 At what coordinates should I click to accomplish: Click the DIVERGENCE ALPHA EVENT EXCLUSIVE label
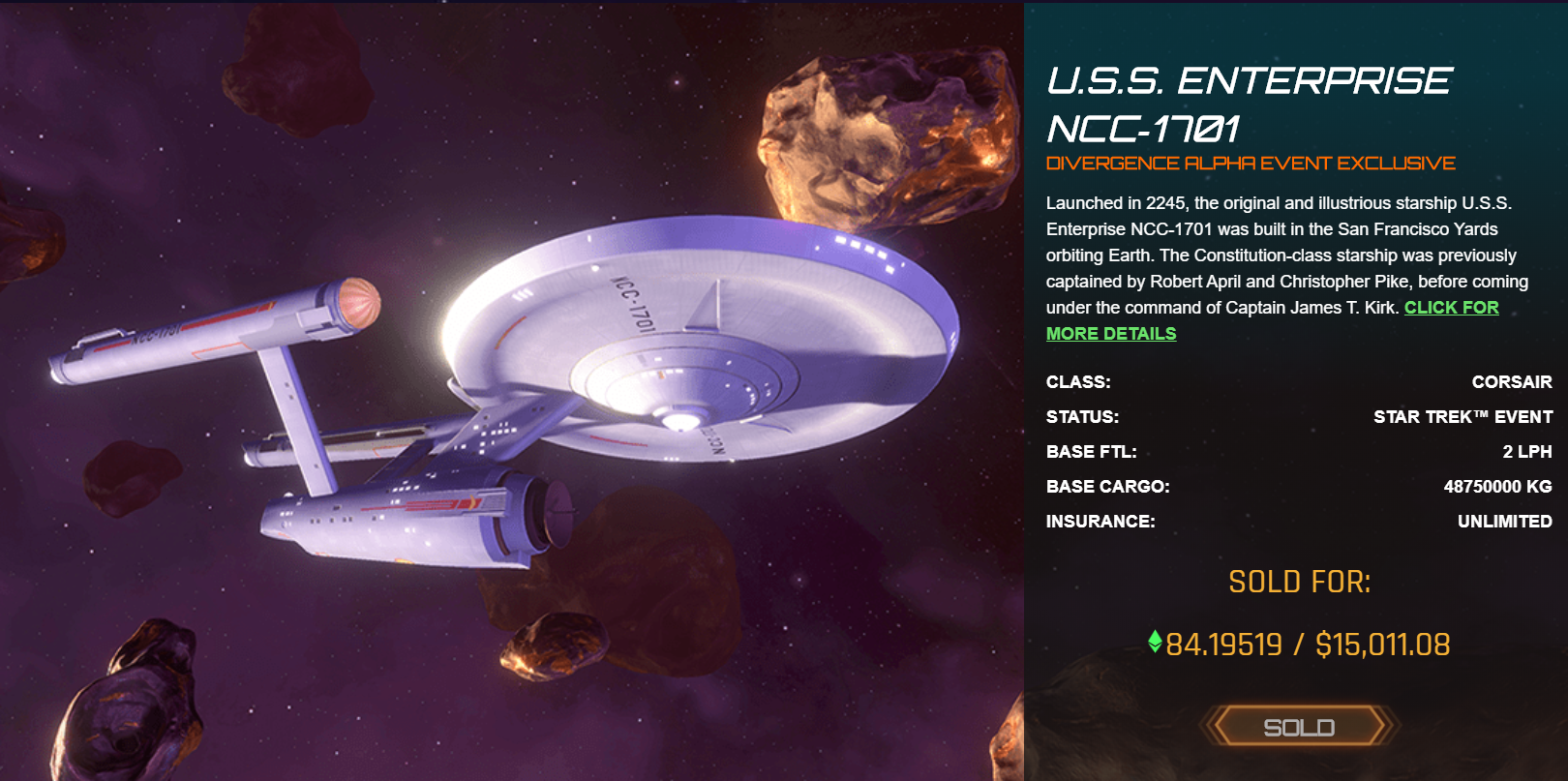click(x=1251, y=163)
